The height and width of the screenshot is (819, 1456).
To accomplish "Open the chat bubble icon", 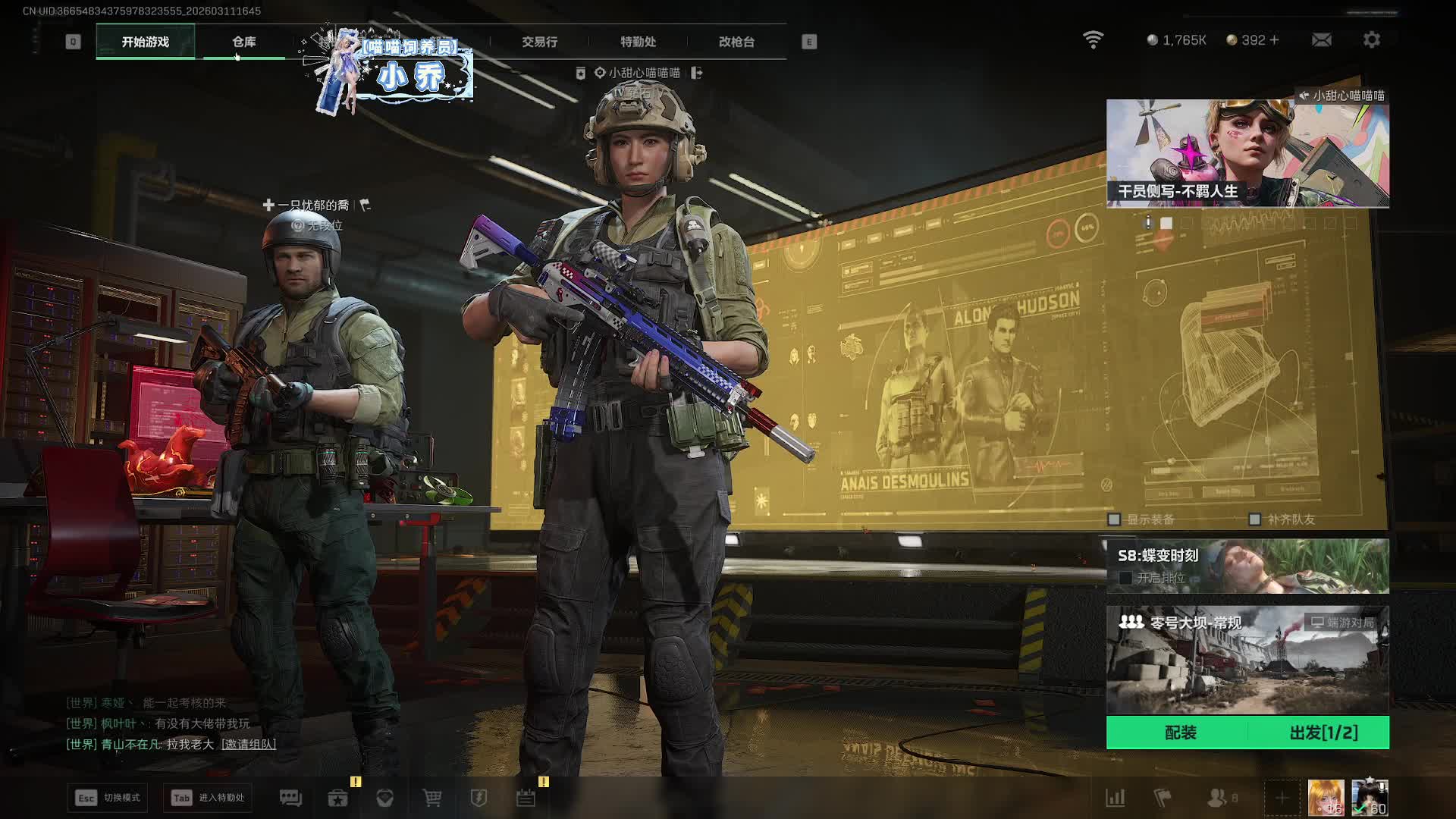I will [290, 798].
